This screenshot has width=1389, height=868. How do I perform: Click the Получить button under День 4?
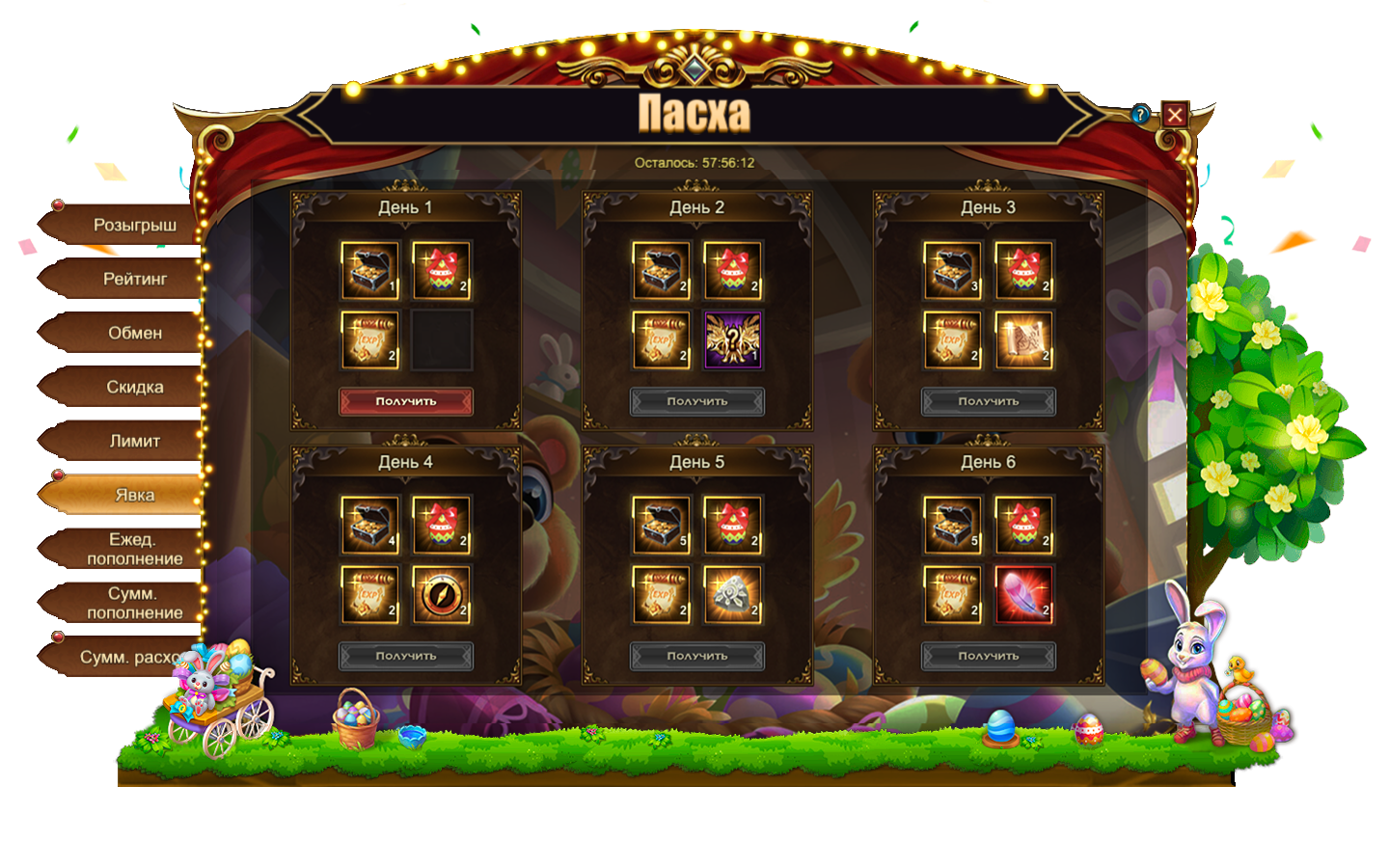point(406,656)
